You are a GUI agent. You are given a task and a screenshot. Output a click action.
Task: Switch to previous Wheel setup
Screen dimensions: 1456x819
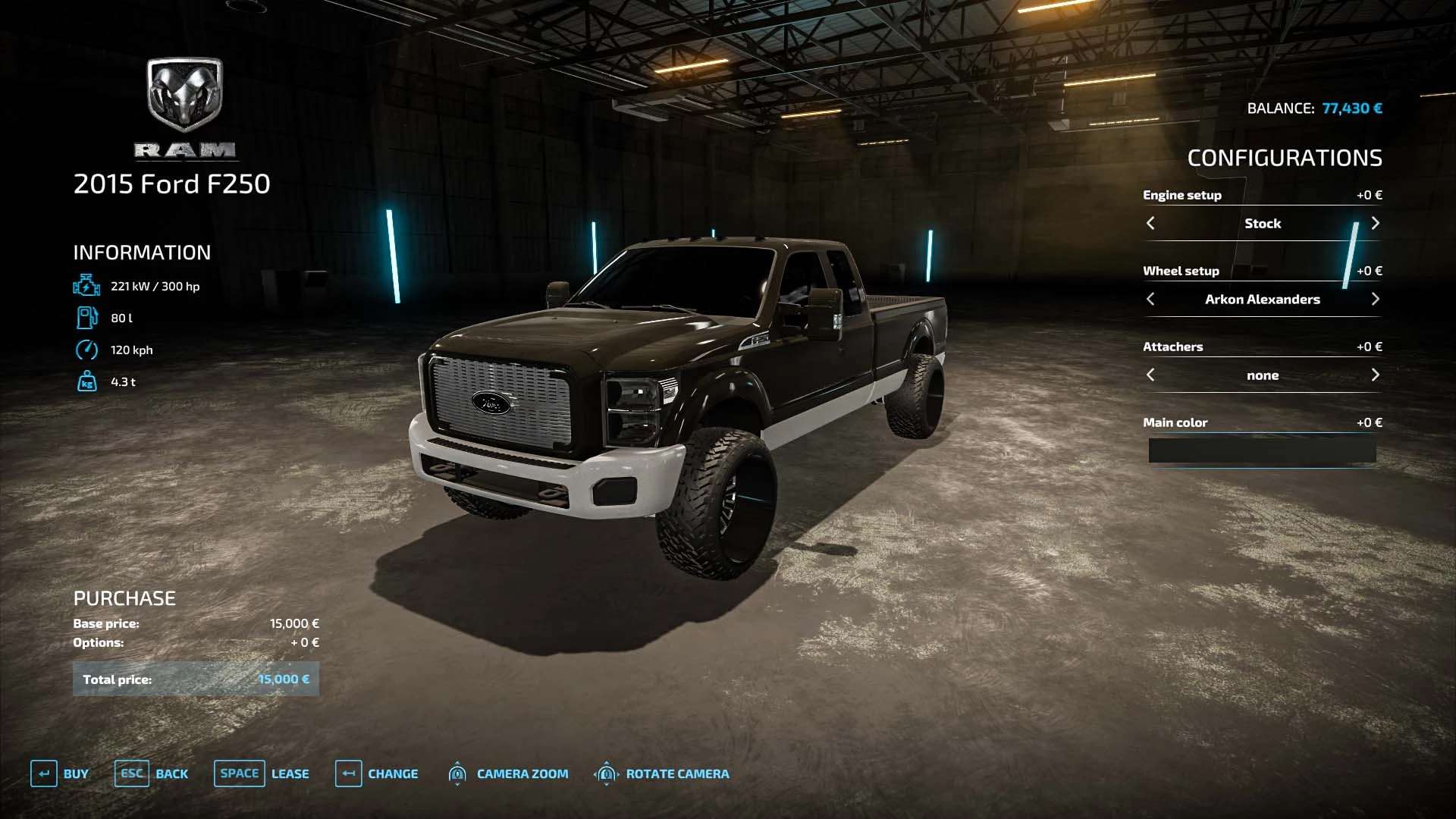1150,299
